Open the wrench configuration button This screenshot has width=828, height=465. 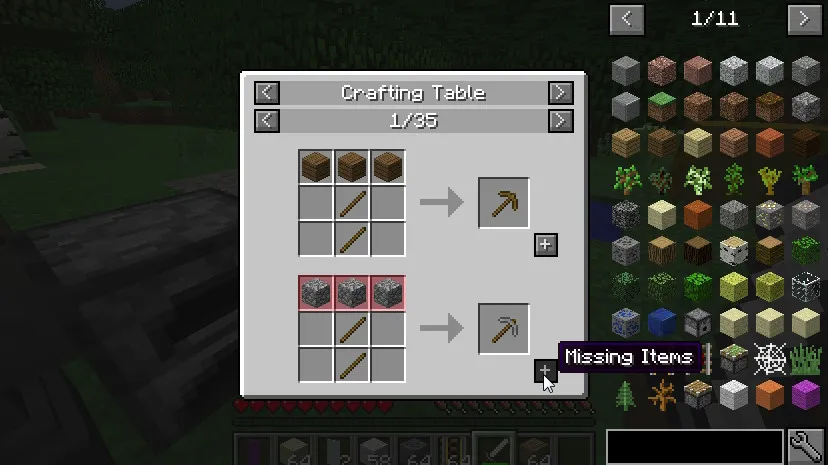point(805,446)
